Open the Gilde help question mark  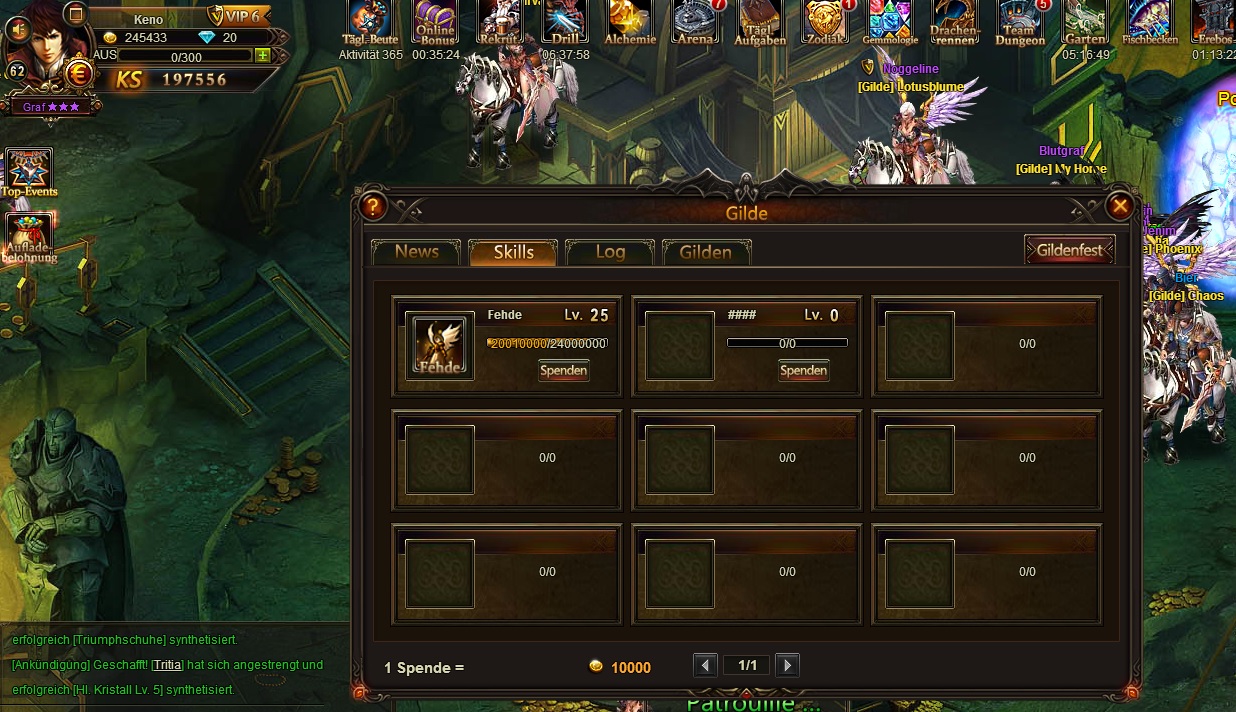pos(372,207)
